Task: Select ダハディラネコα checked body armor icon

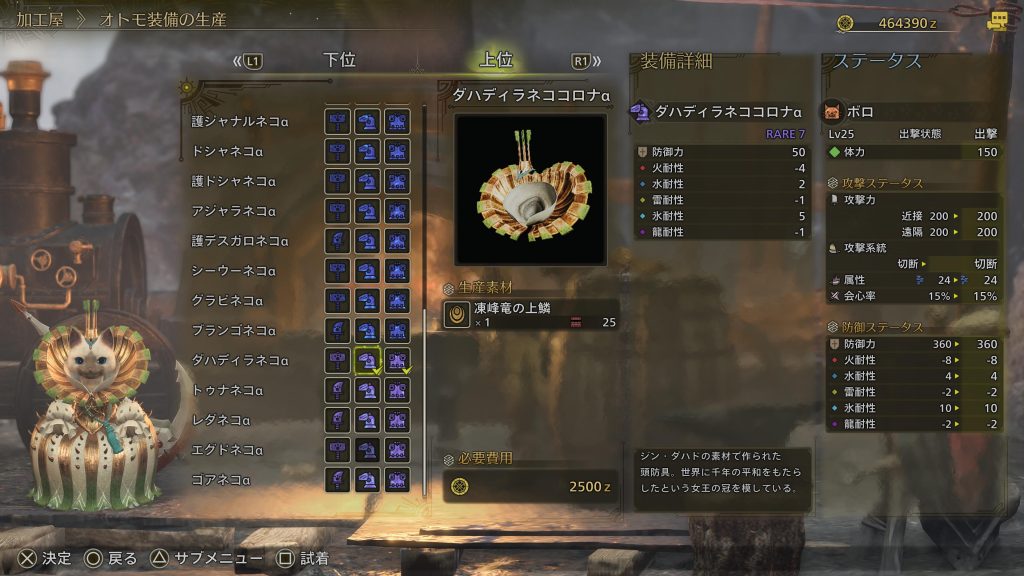Action: (398, 360)
